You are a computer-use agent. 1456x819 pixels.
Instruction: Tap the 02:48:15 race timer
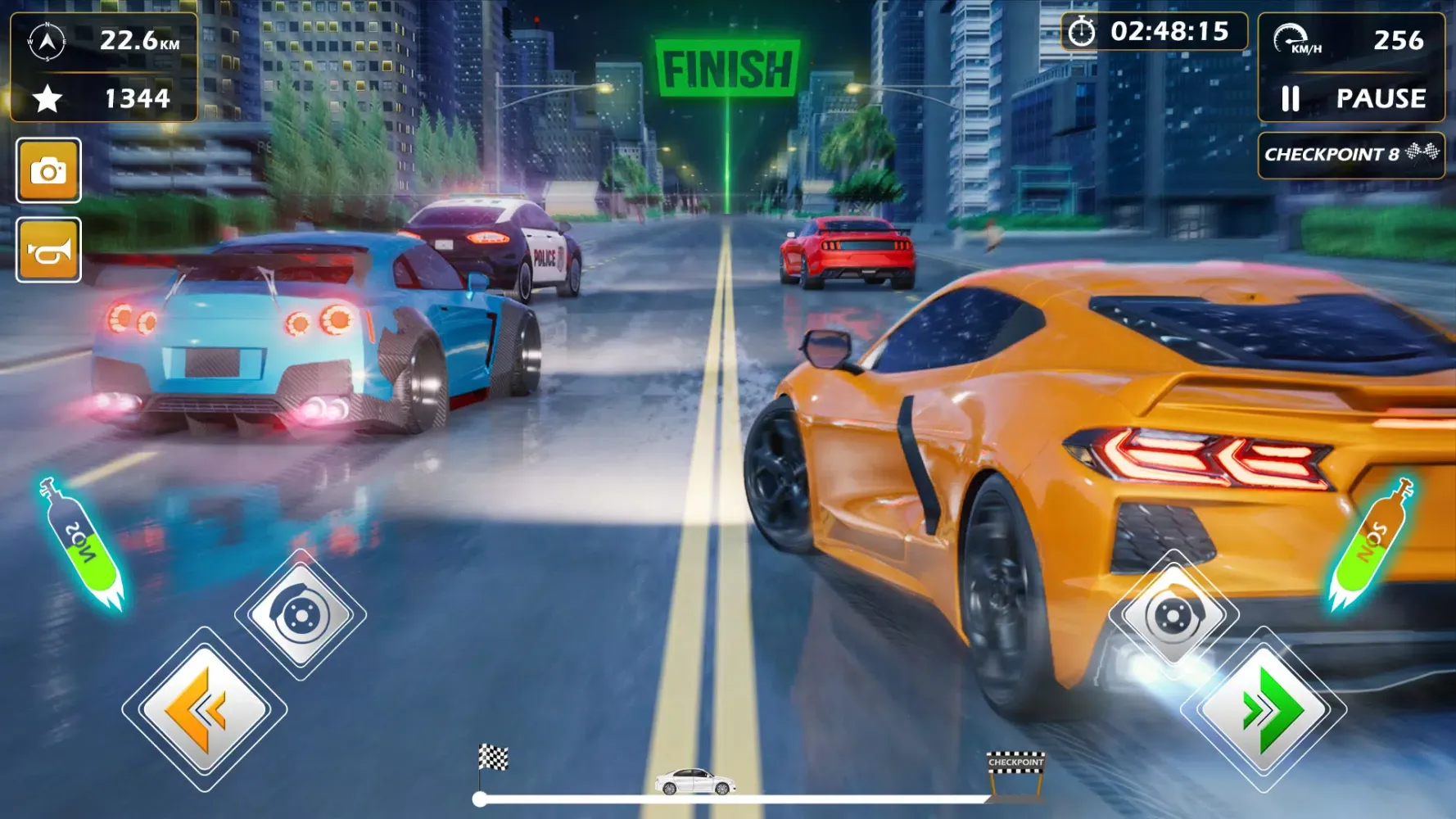1171,34
